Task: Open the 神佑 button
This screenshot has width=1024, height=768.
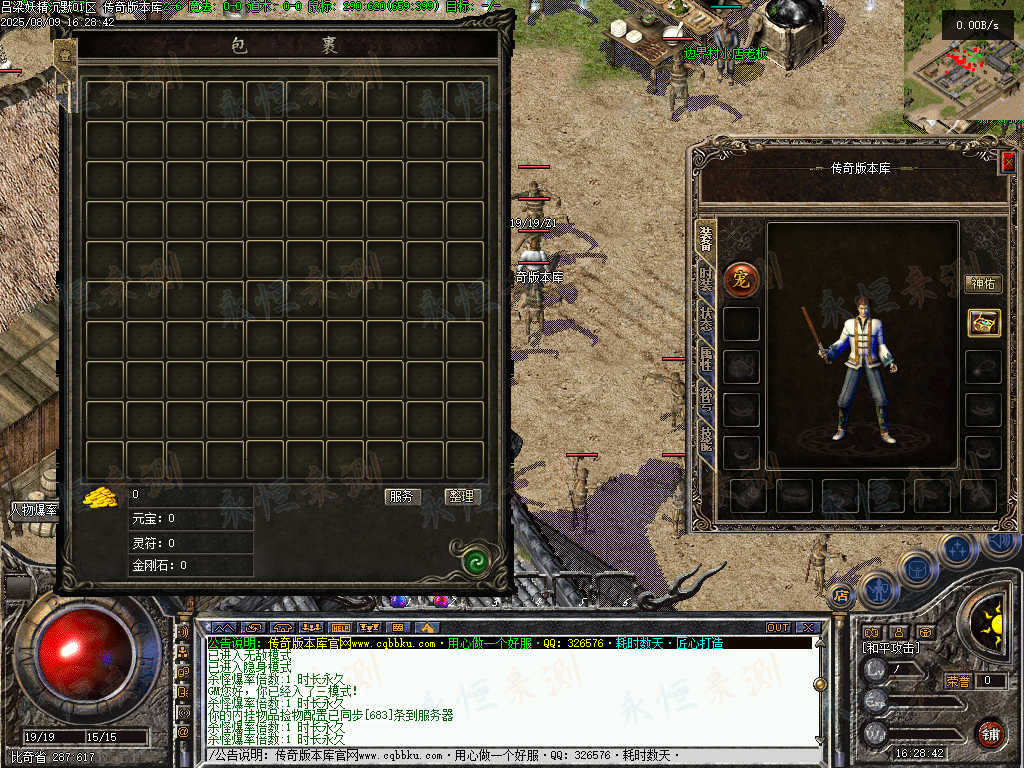Action: pos(982,284)
